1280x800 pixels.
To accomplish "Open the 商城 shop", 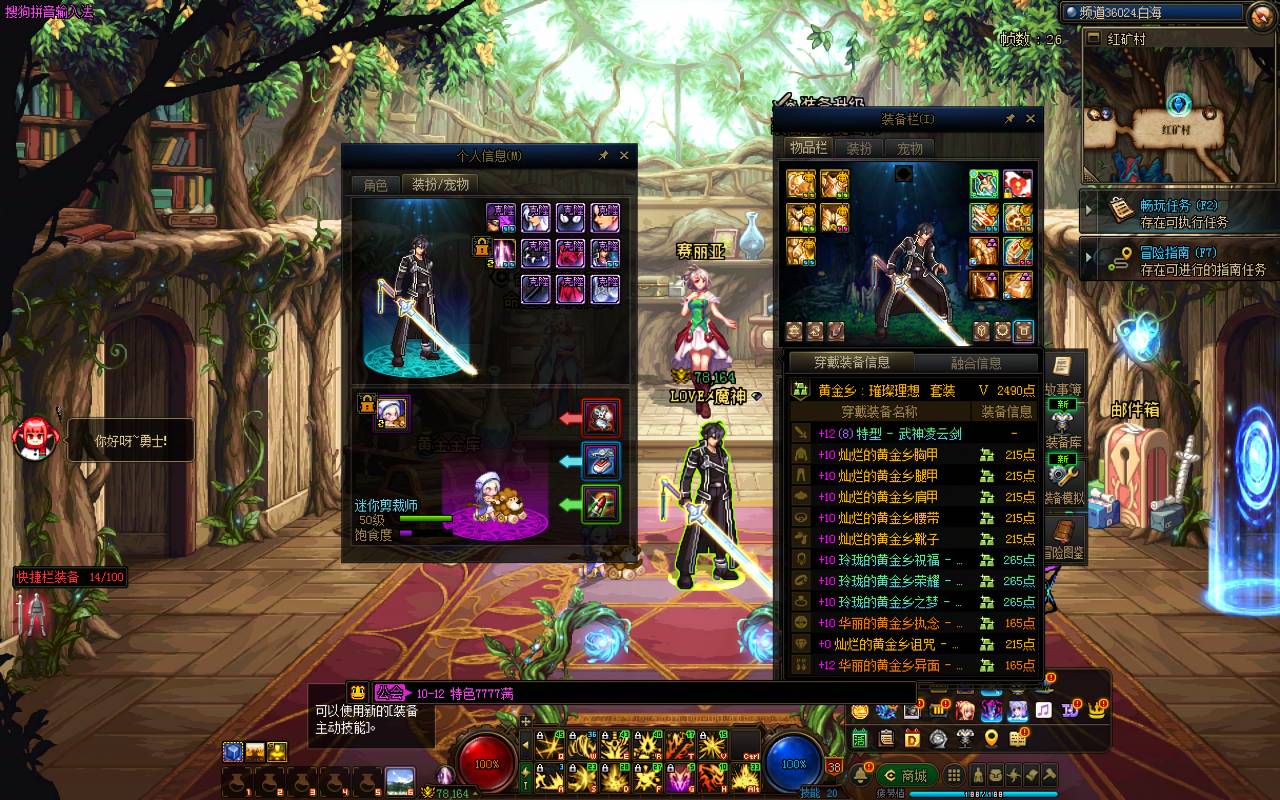I will (x=905, y=776).
